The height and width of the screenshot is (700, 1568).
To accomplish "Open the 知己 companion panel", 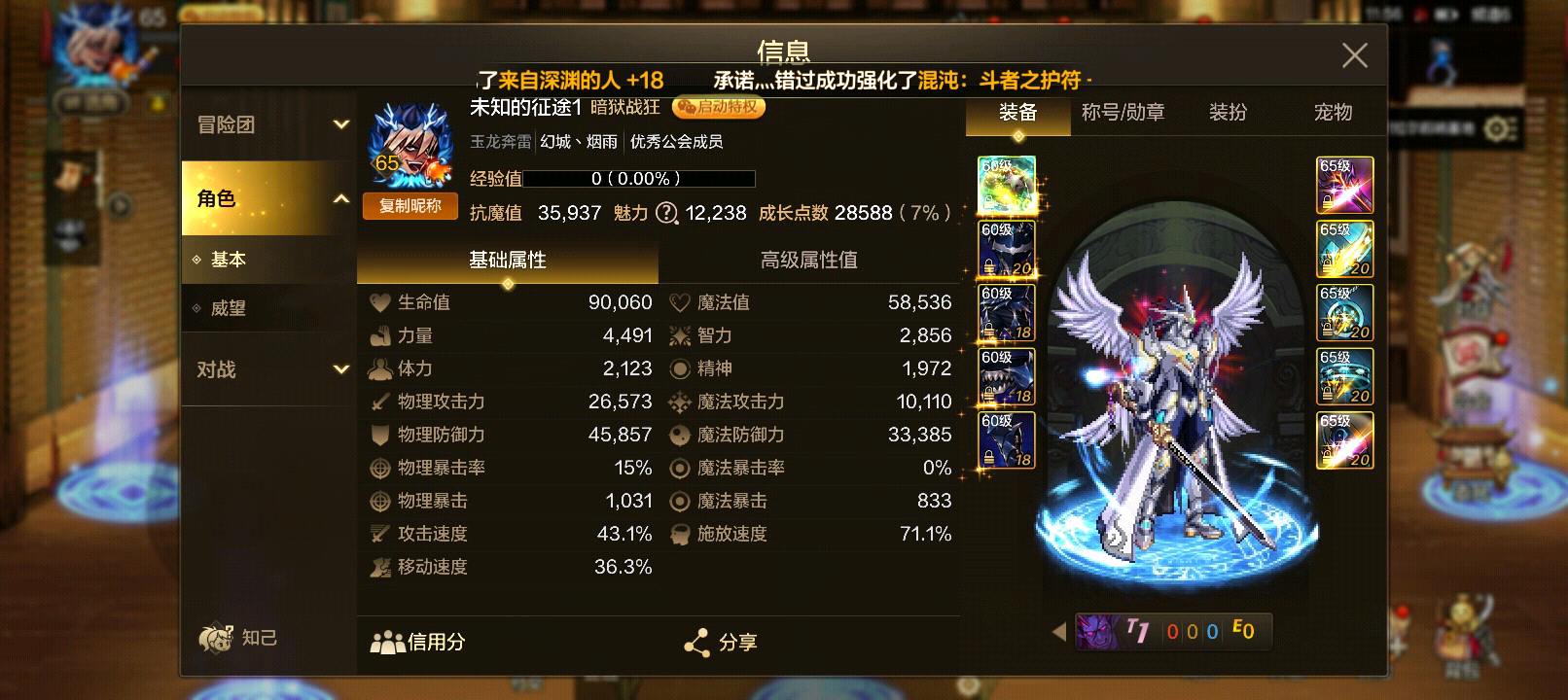I will click(x=238, y=638).
